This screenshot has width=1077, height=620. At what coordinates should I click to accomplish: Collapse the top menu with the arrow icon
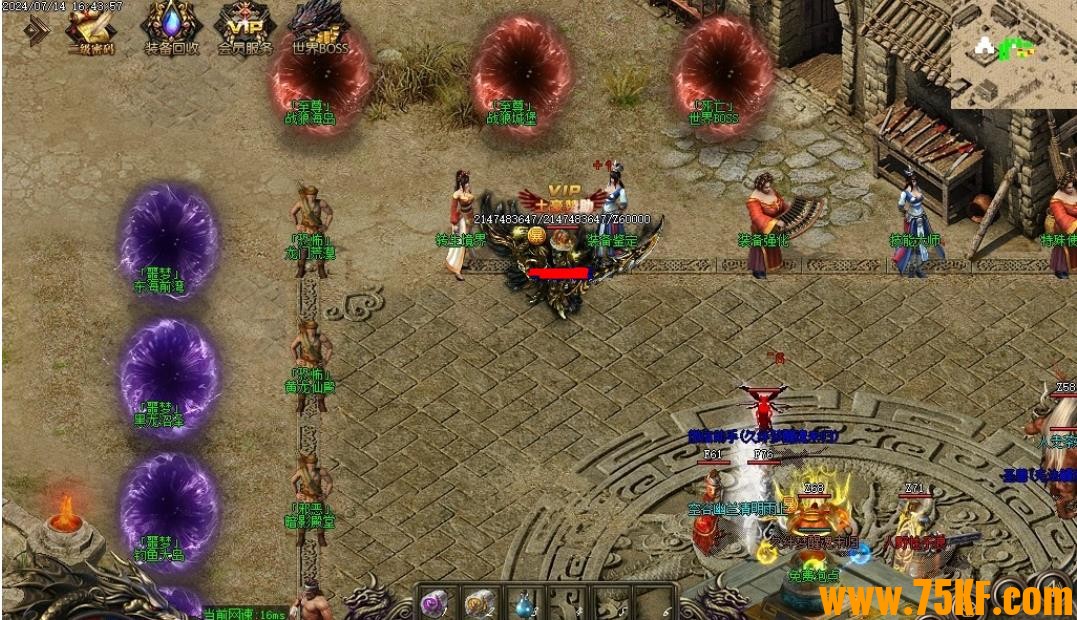tap(38, 31)
